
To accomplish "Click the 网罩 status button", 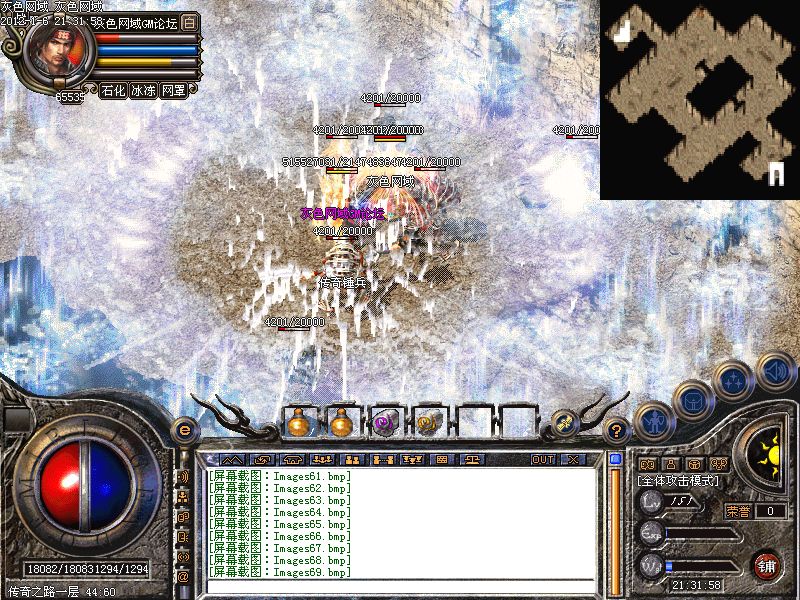I will click(x=173, y=90).
